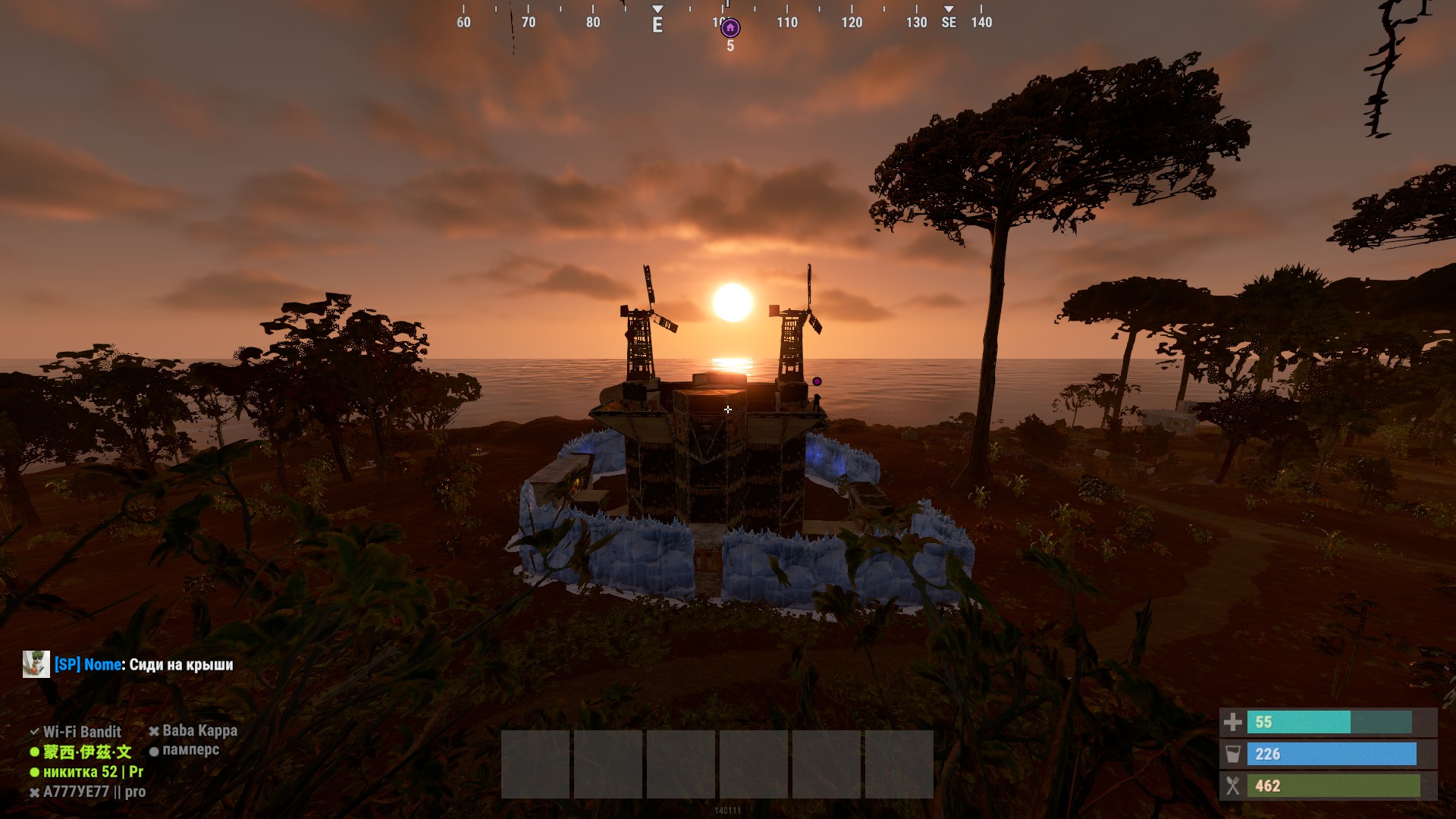1456x819 pixels.
Task: Click the [SP] Nome chat message
Action: (x=144, y=665)
